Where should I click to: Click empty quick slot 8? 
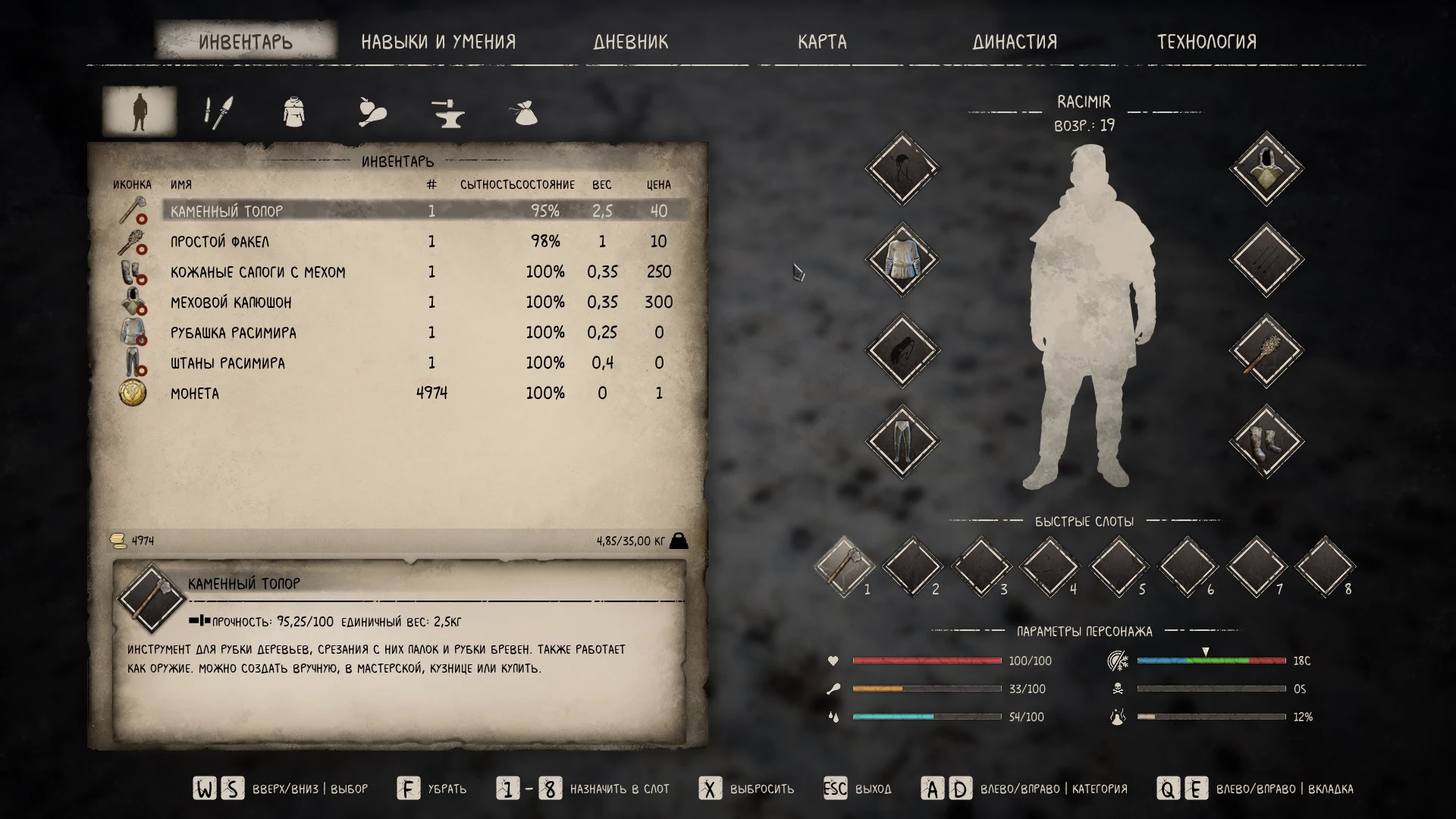click(1323, 565)
